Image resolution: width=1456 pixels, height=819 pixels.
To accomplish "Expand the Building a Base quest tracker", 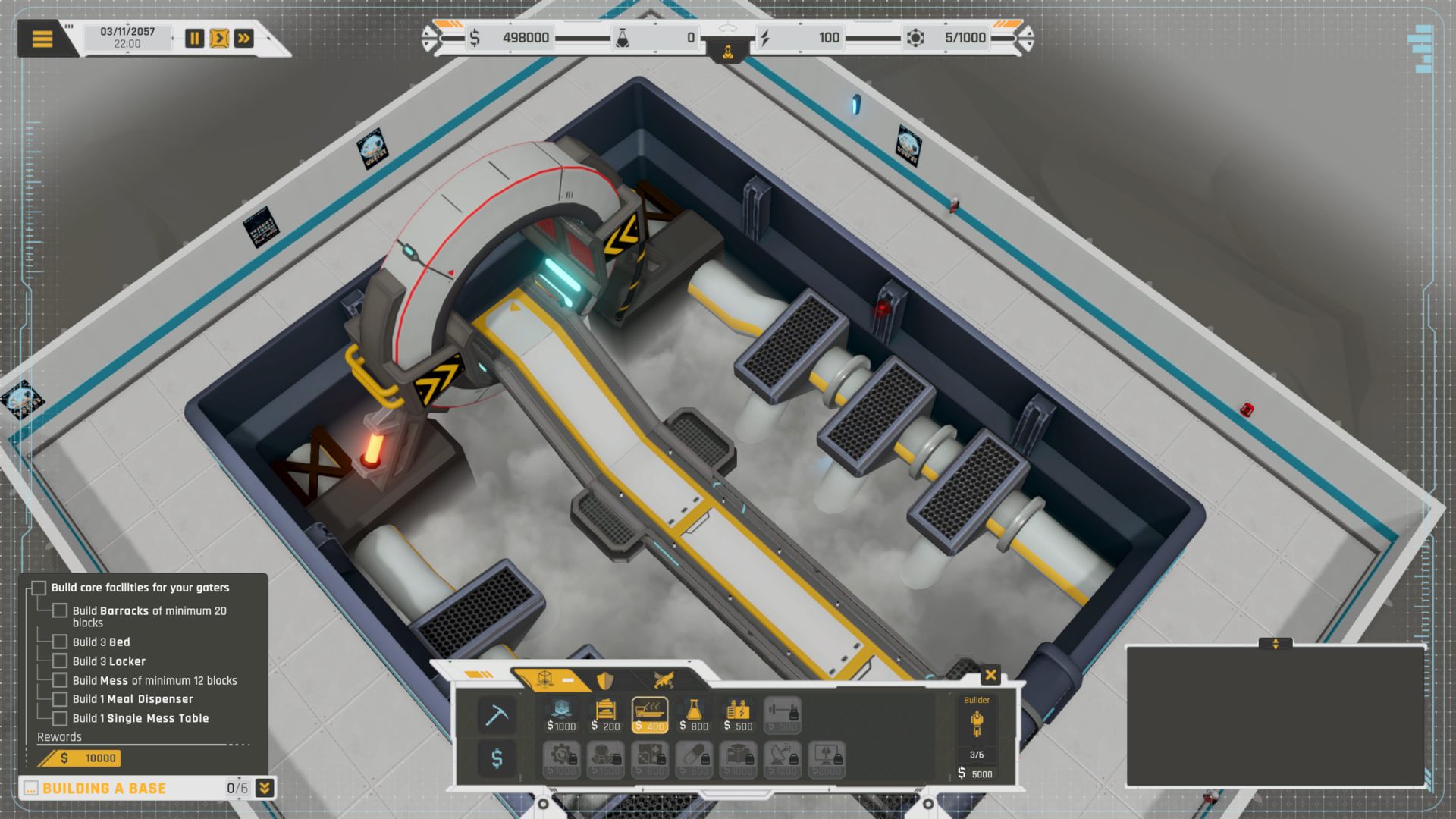I will [x=264, y=788].
